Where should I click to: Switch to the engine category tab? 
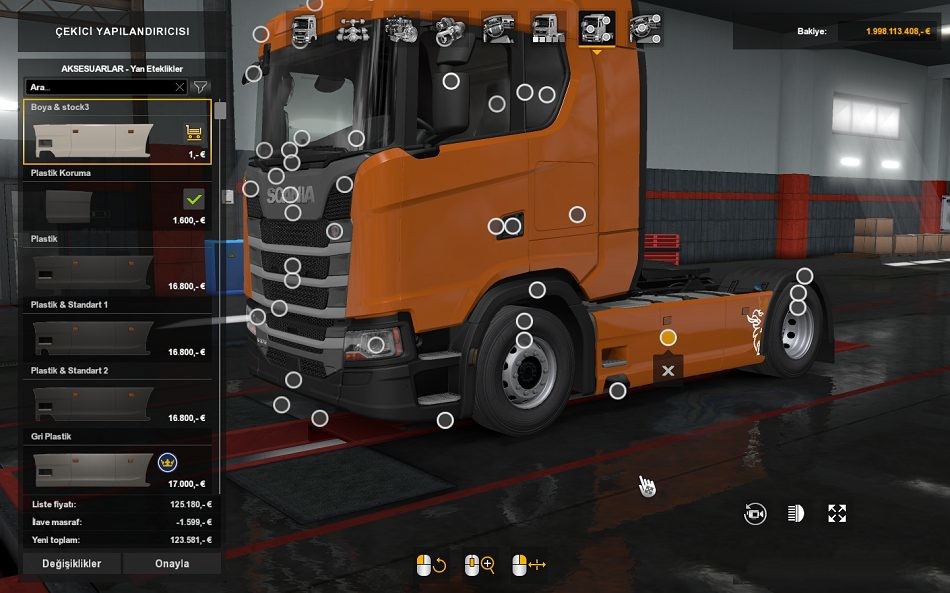pyautogui.click(x=401, y=28)
